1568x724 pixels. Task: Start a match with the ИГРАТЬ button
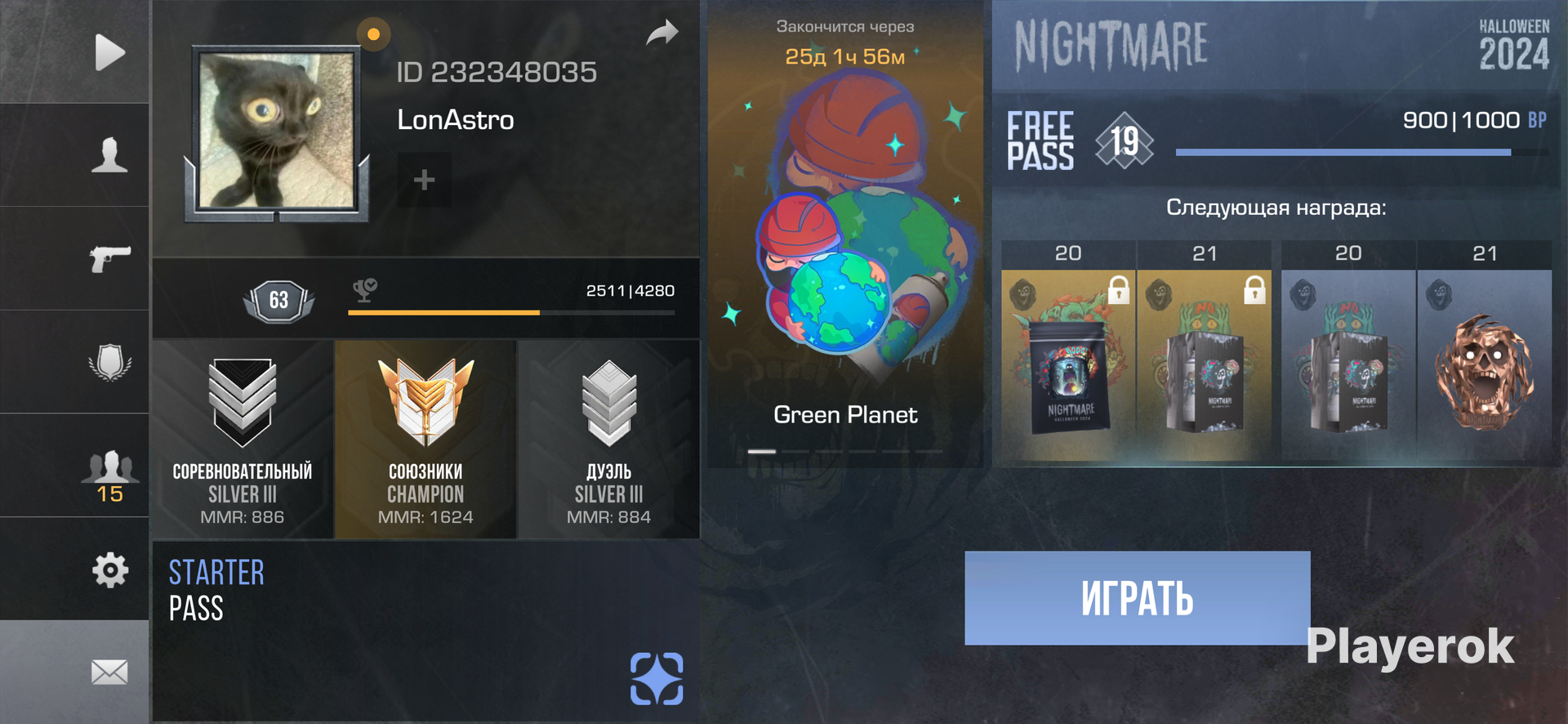[x=1137, y=598]
